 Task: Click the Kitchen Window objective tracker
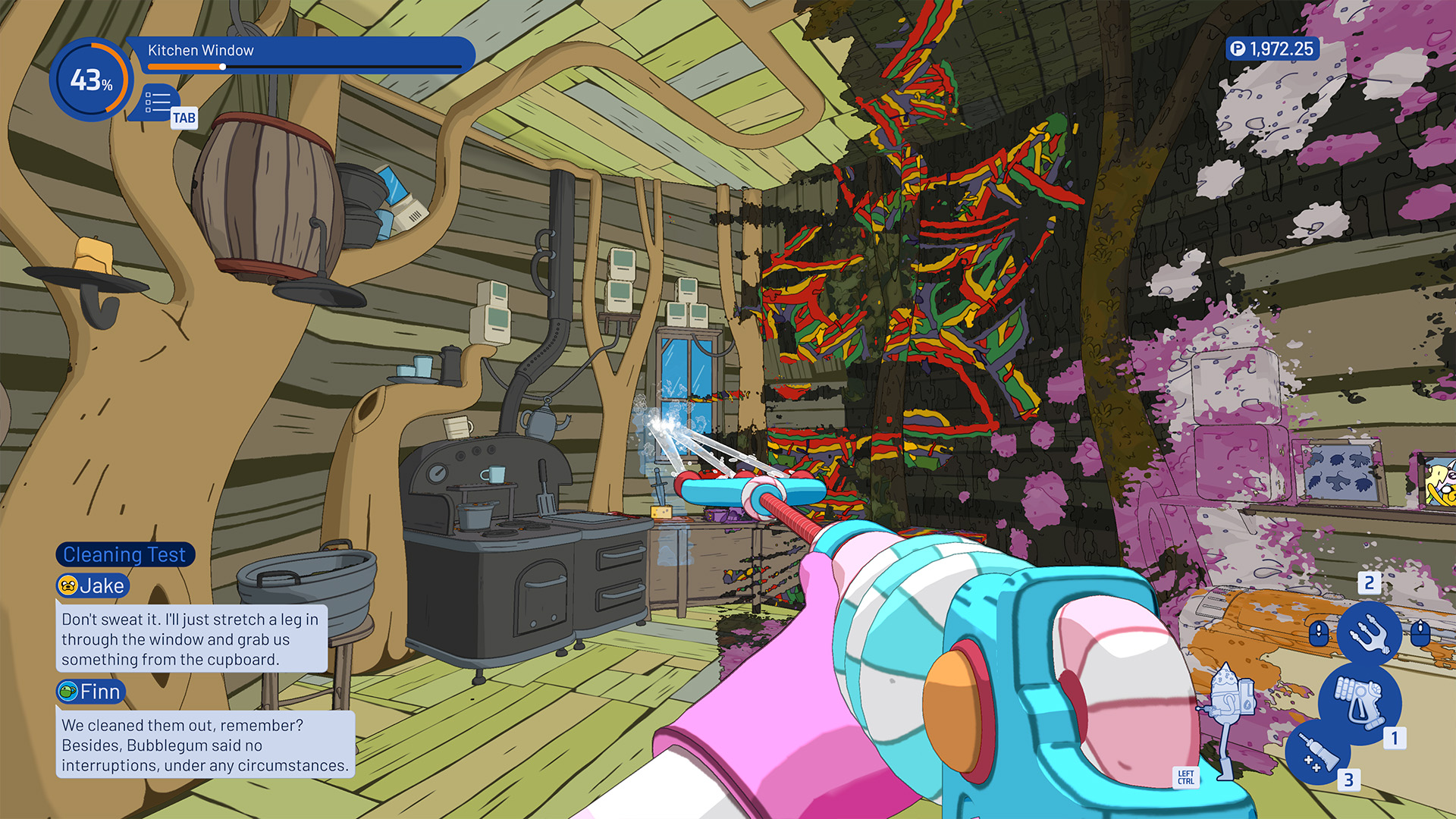pyautogui.click(x=303, y=55)
